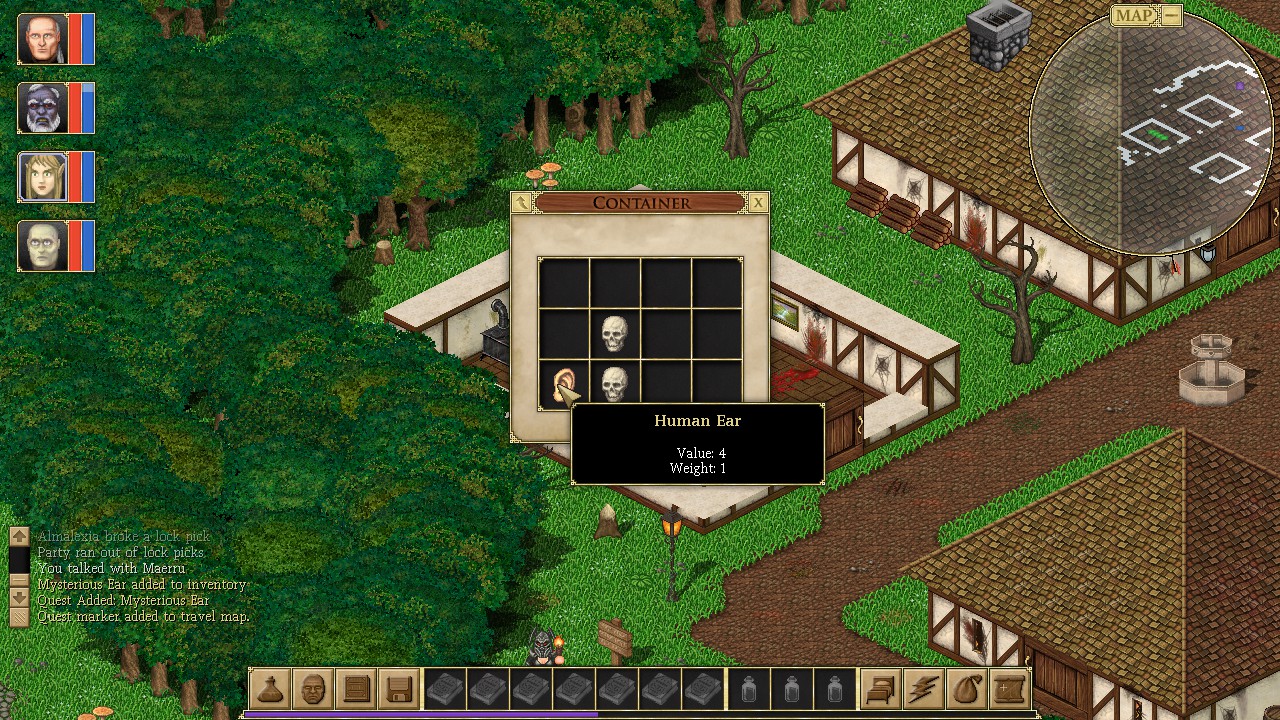
Task: Open the character sheet face icon
Action: (313, 689)
